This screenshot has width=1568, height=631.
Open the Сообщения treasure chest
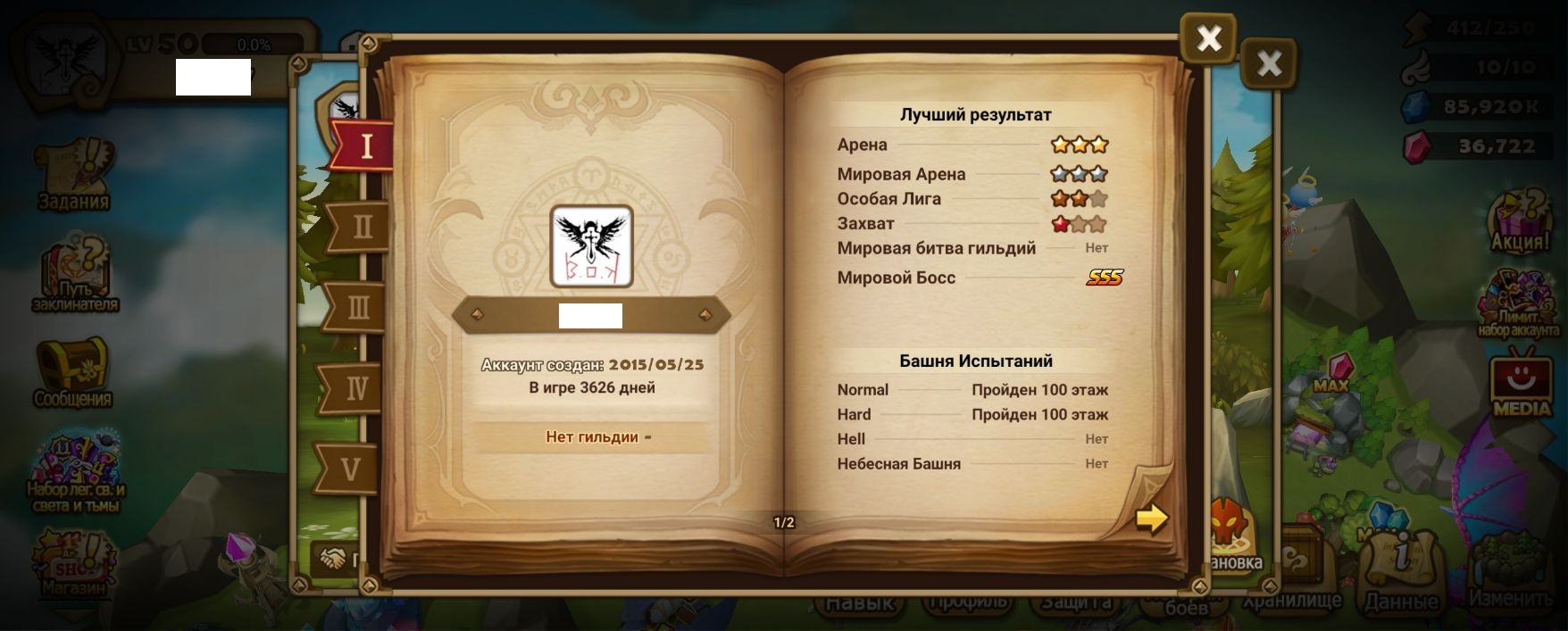pyautogui.click(x=72, y=370)
